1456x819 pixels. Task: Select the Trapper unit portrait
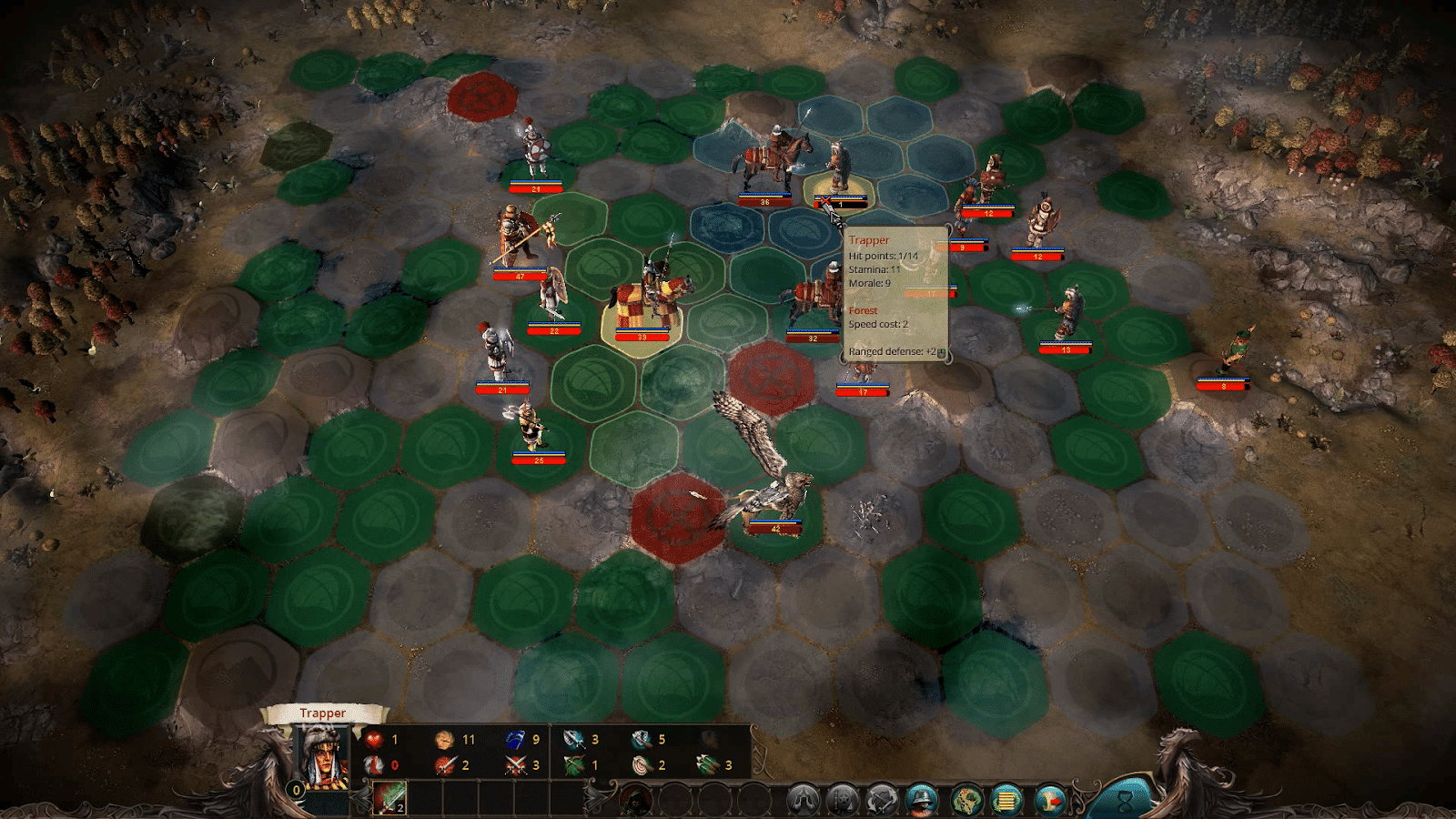(x=324, y=757)
